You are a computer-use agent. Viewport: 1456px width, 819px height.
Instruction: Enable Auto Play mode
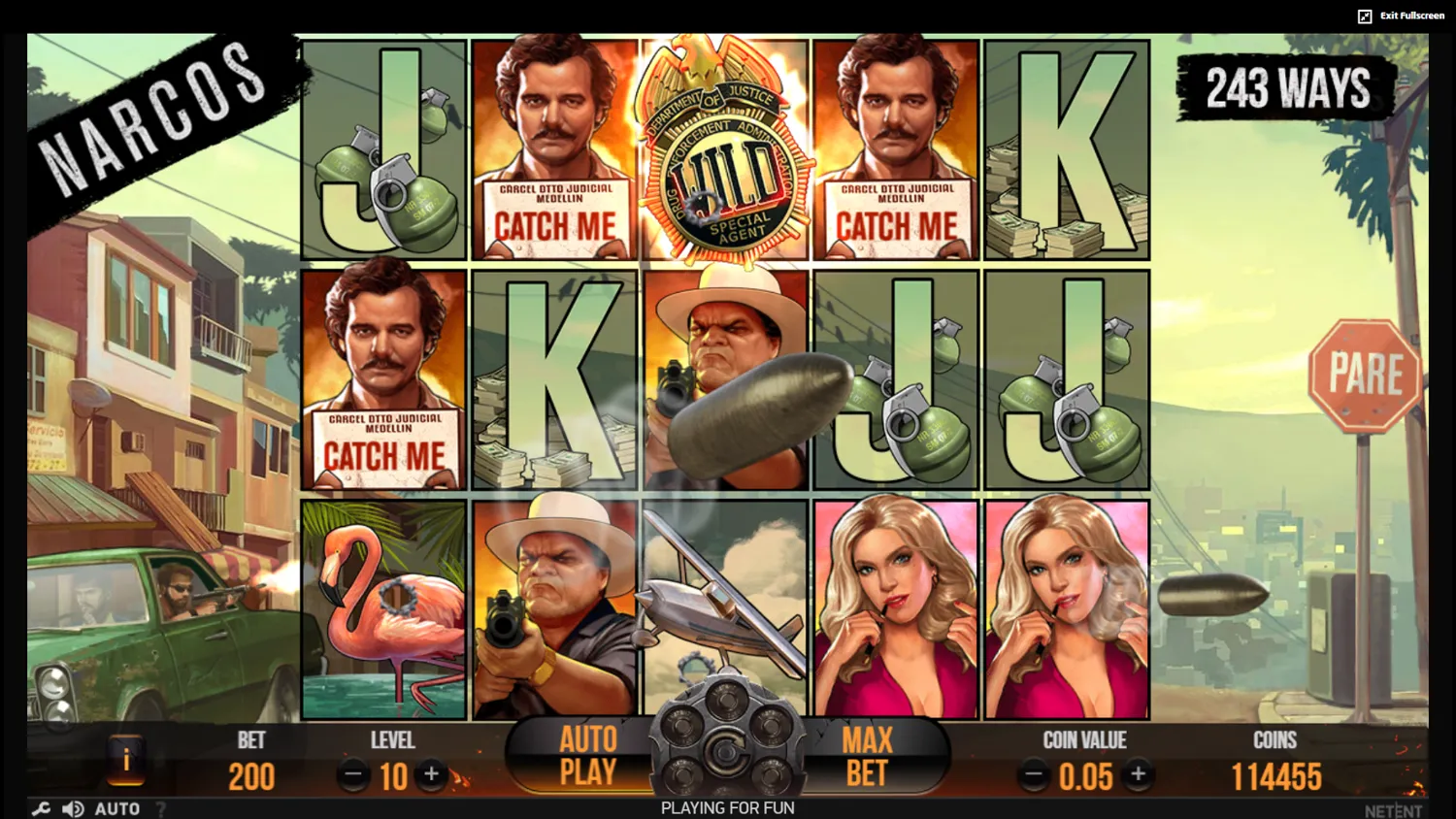pos(586,756)
